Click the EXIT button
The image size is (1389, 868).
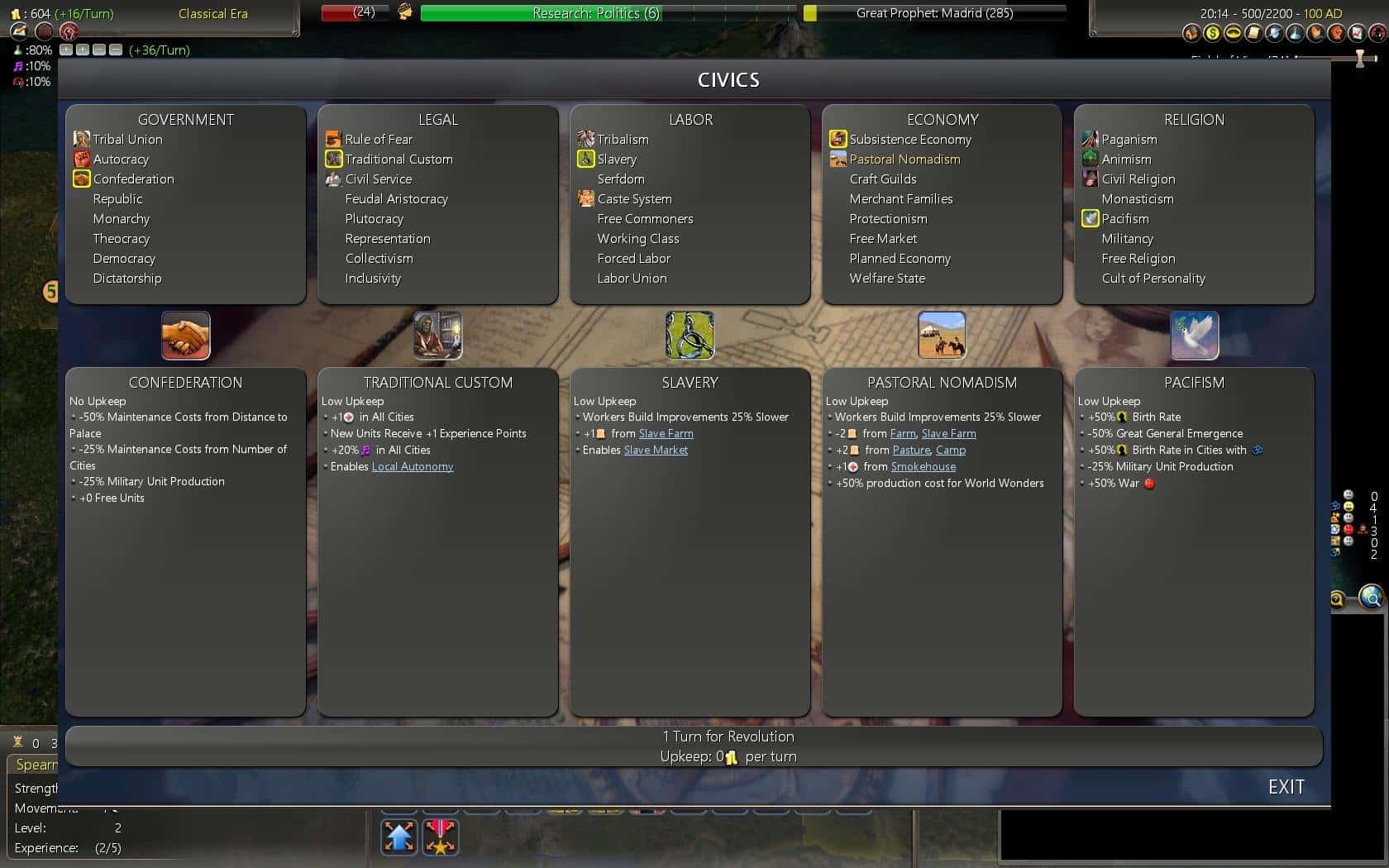pos(1286,787)
